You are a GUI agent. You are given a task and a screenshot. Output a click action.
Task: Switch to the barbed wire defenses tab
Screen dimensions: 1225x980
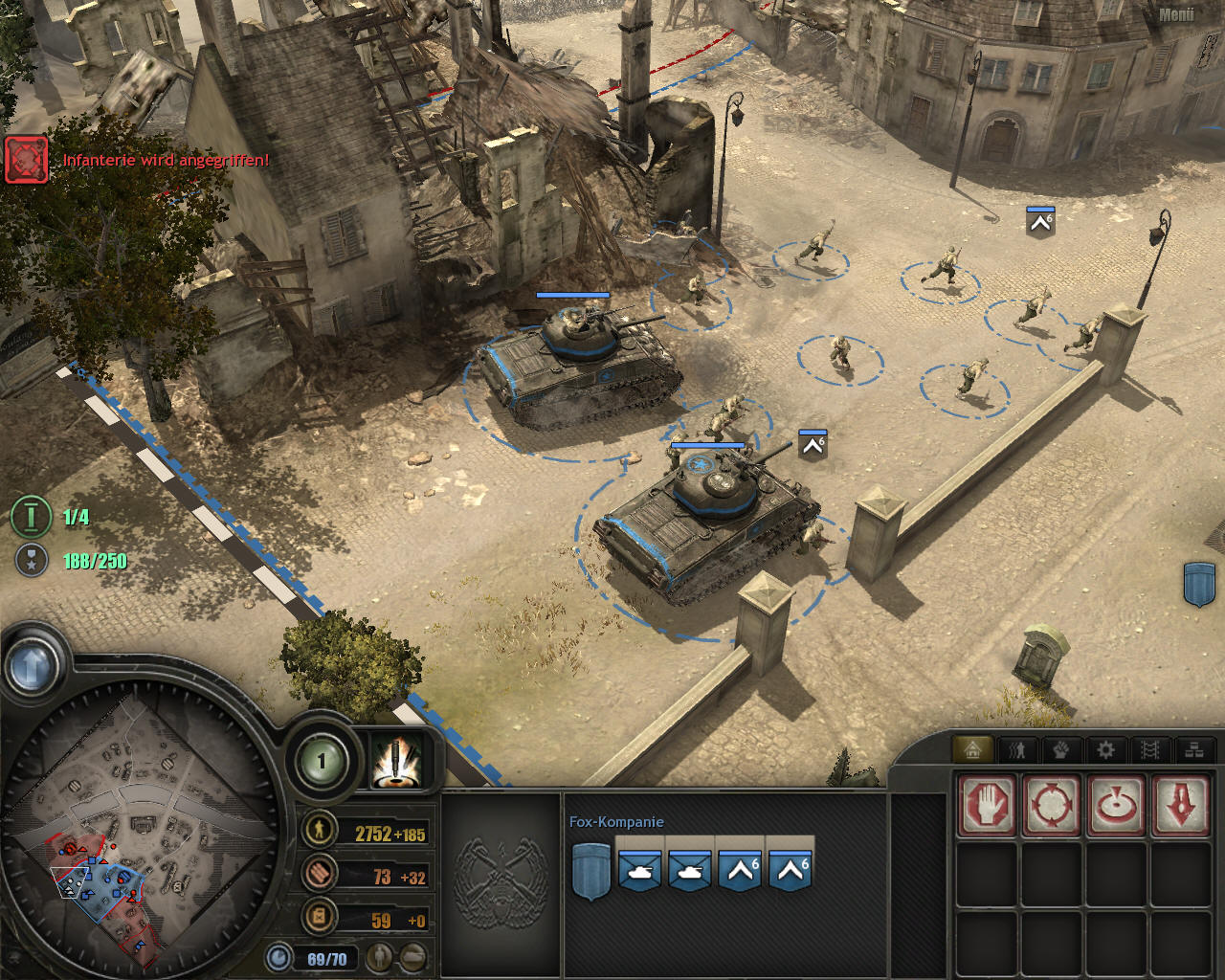pos(1149,749)
